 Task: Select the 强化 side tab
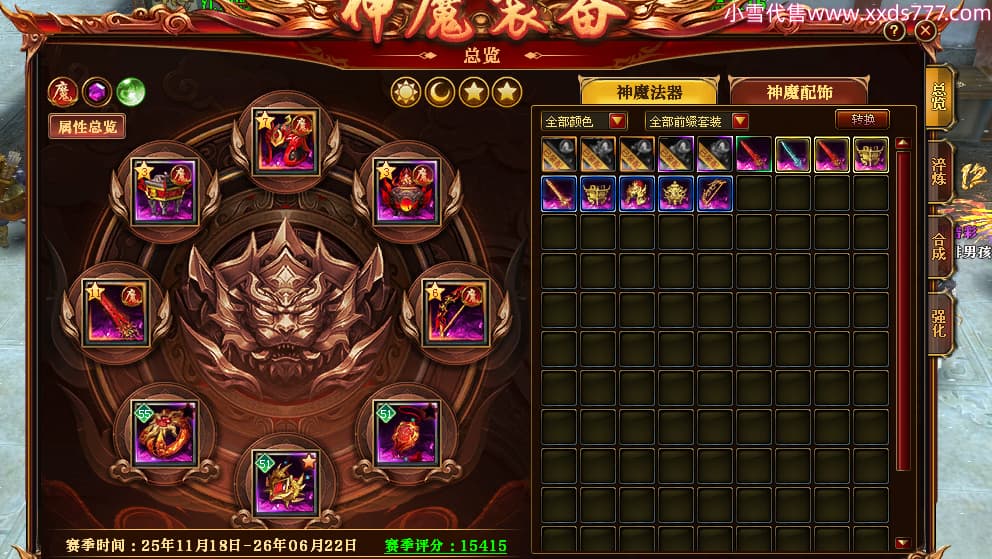coord(939,322)
